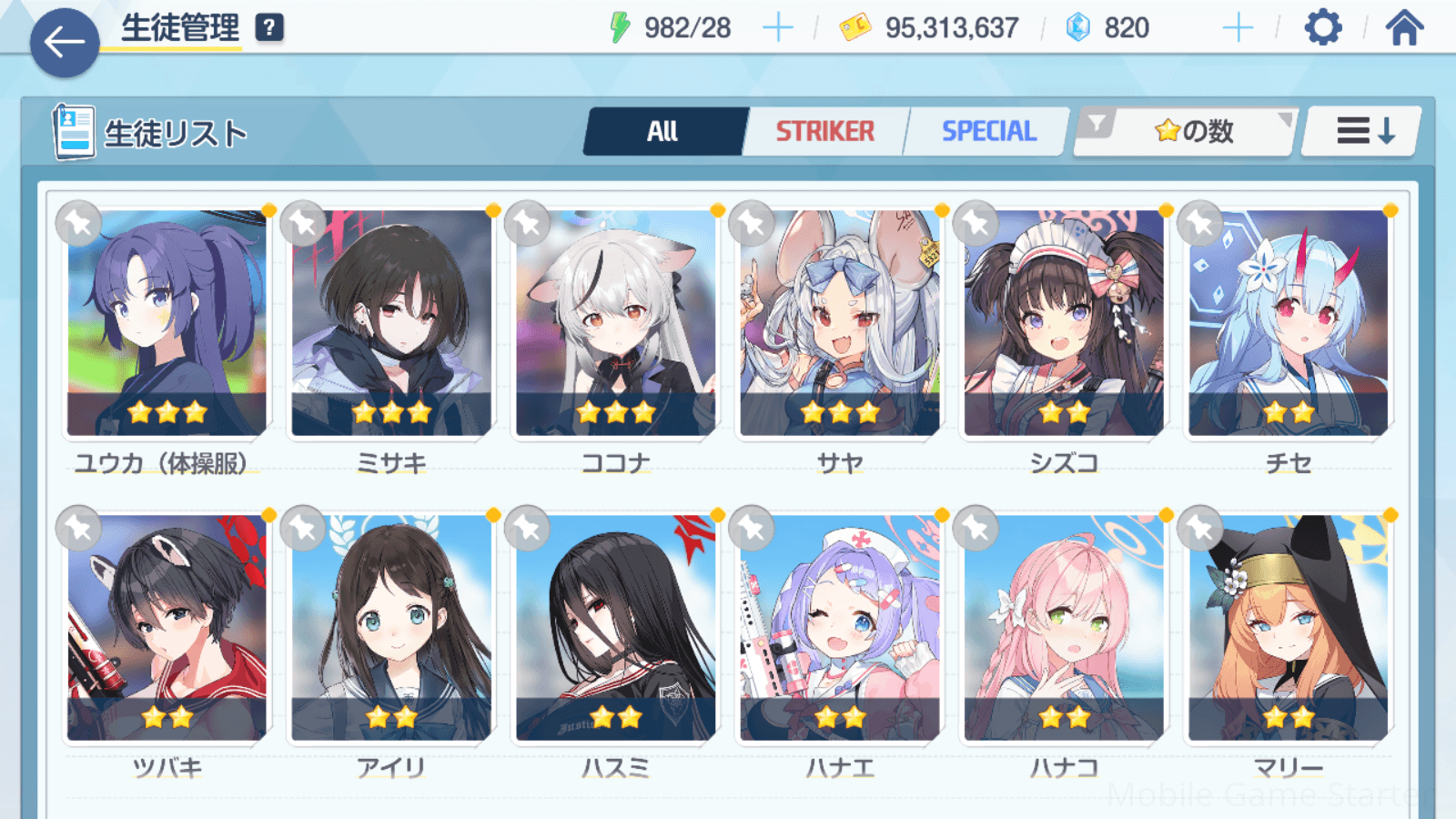
Task: Select student ユウカ（体操服）
Action: coord(167,323)
